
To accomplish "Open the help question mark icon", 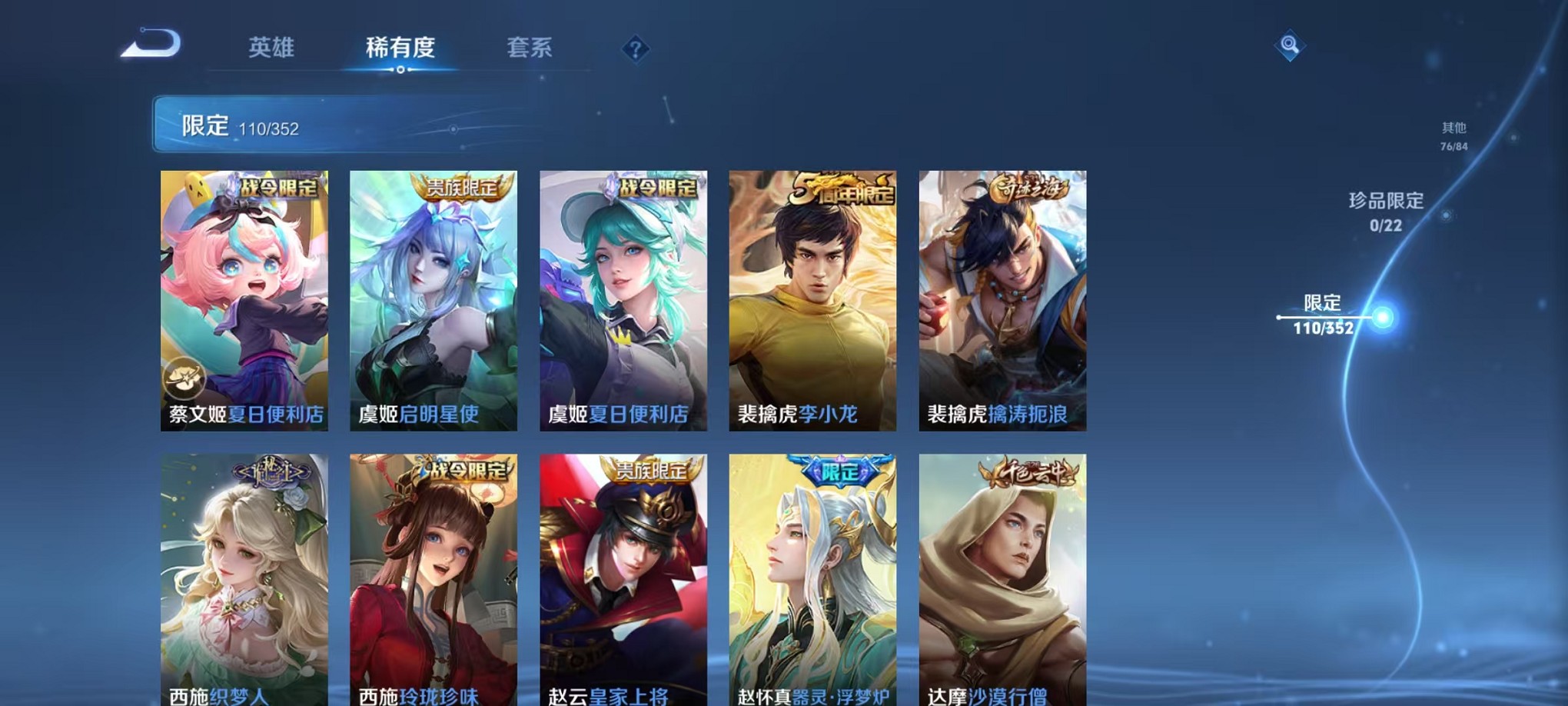I will (x=635, y=51).
